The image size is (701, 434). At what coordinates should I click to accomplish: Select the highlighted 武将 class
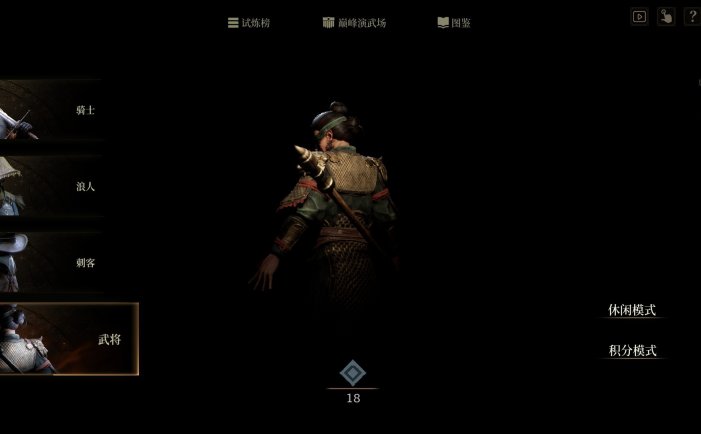(68, 339)
